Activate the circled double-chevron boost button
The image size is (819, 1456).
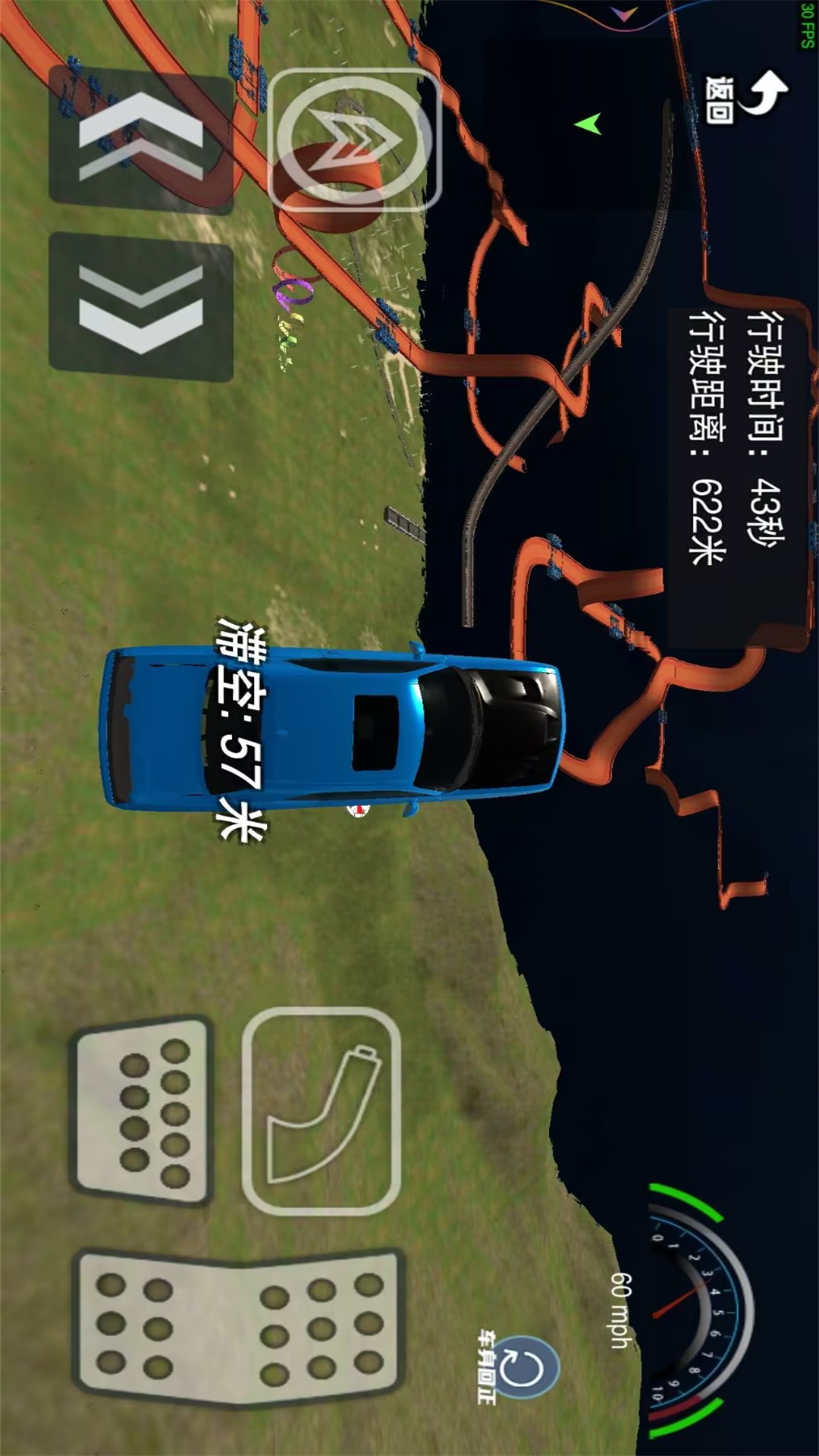tap(353, 140)
